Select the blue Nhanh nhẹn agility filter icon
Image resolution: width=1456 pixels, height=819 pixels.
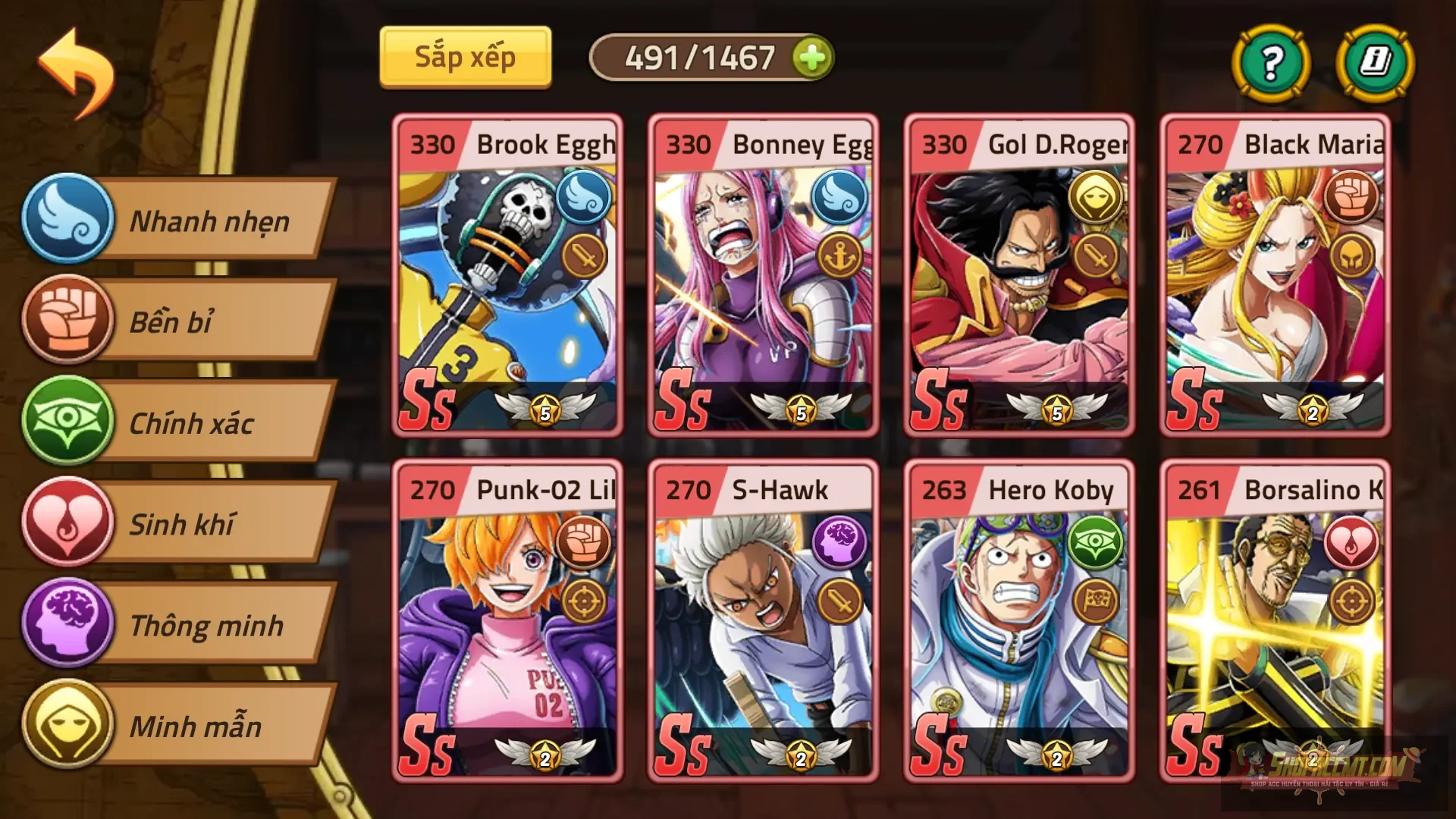[x=68, y=220]
